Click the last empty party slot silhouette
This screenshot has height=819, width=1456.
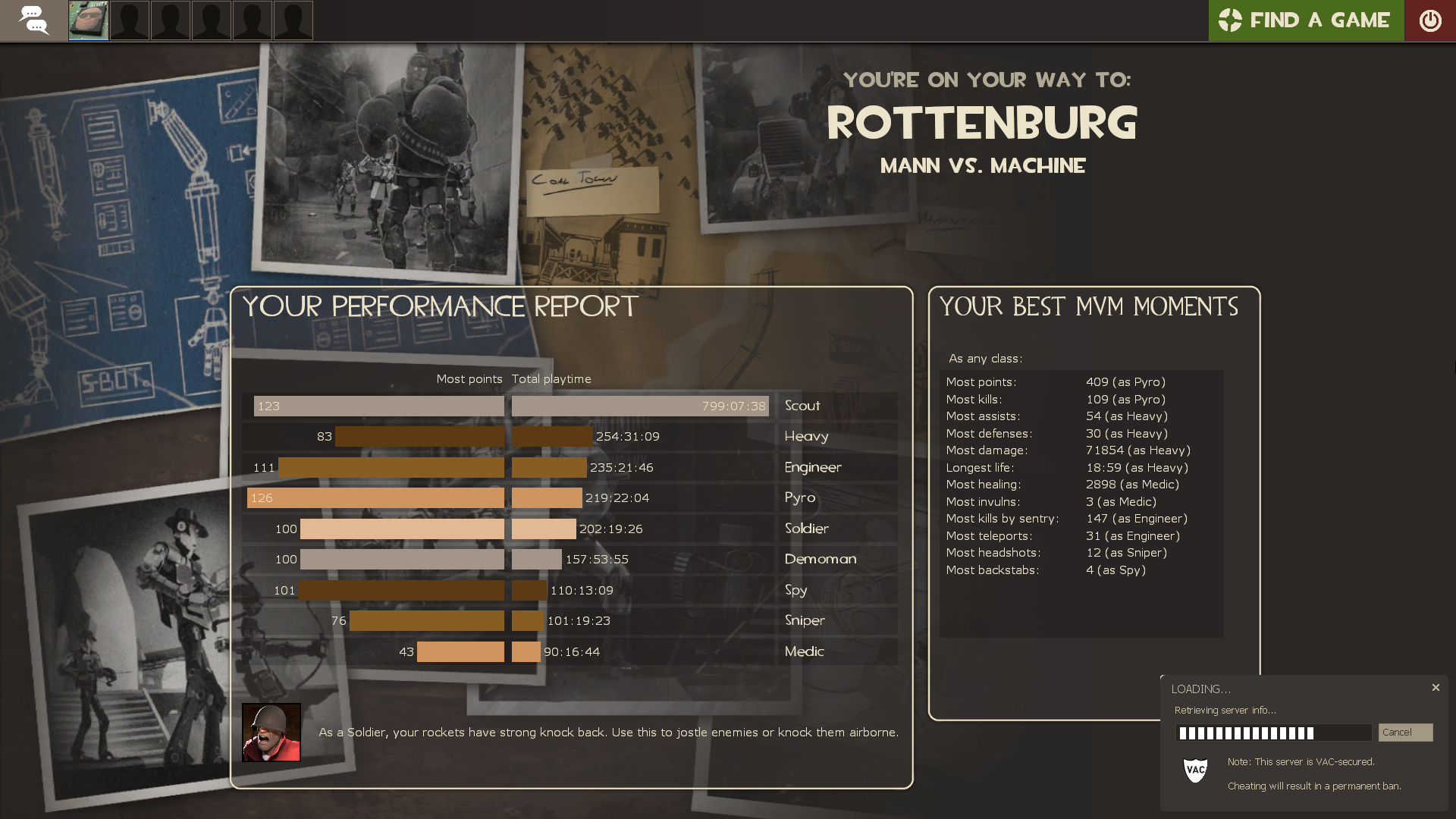pos(293,20)
